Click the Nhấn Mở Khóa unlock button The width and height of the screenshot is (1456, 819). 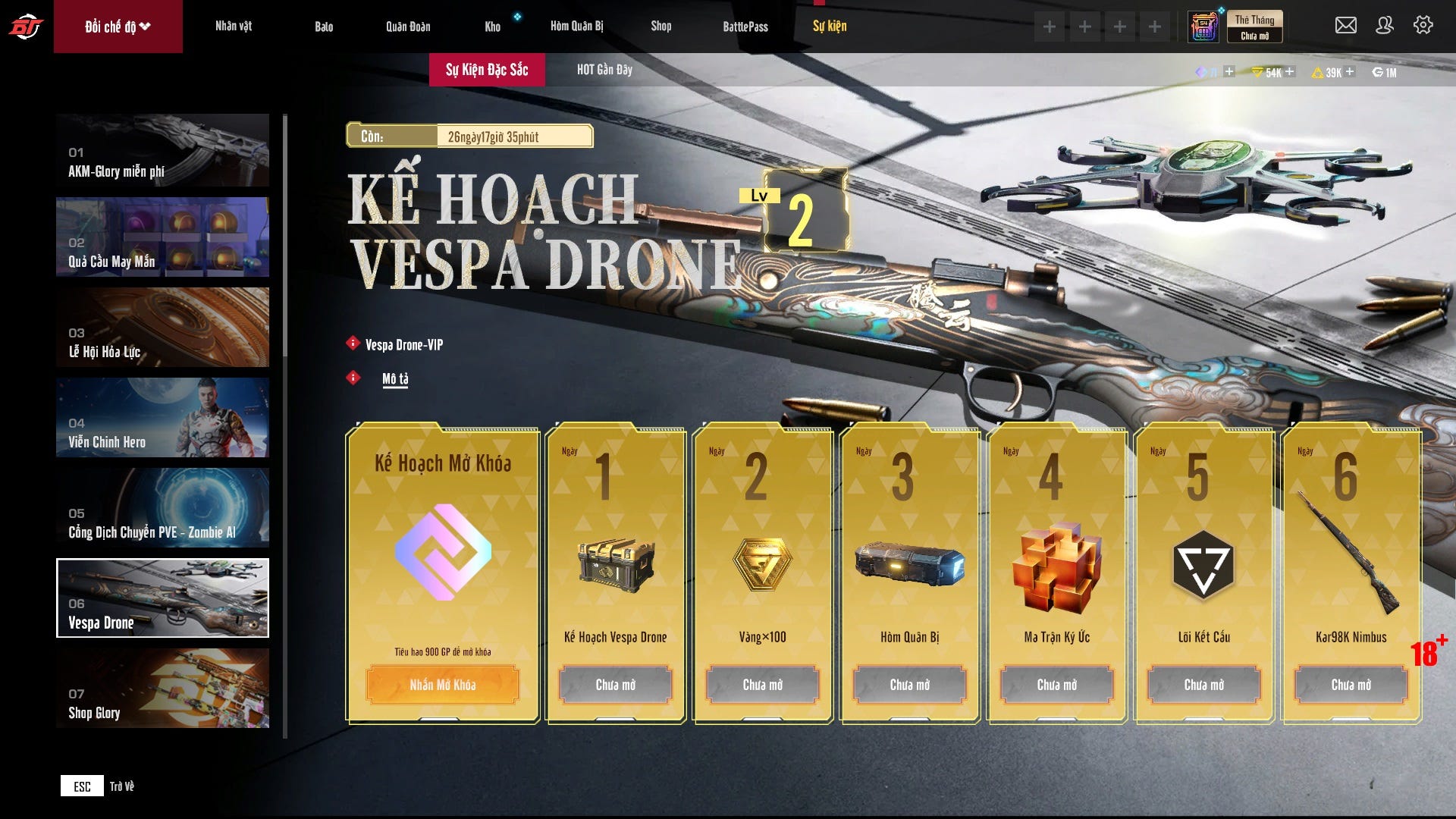pos(443,685)
